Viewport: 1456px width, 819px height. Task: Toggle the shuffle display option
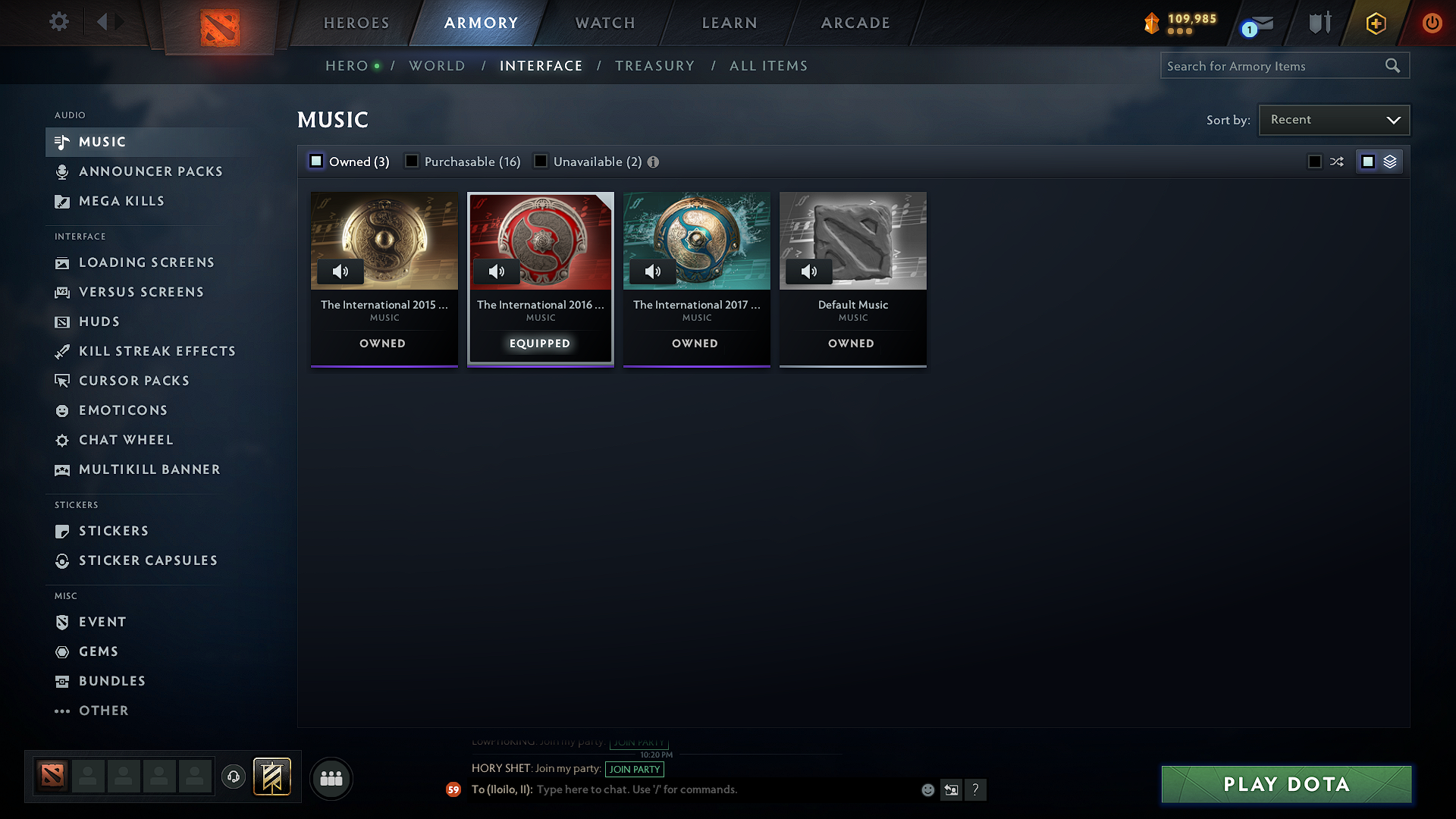point(1336,161)
